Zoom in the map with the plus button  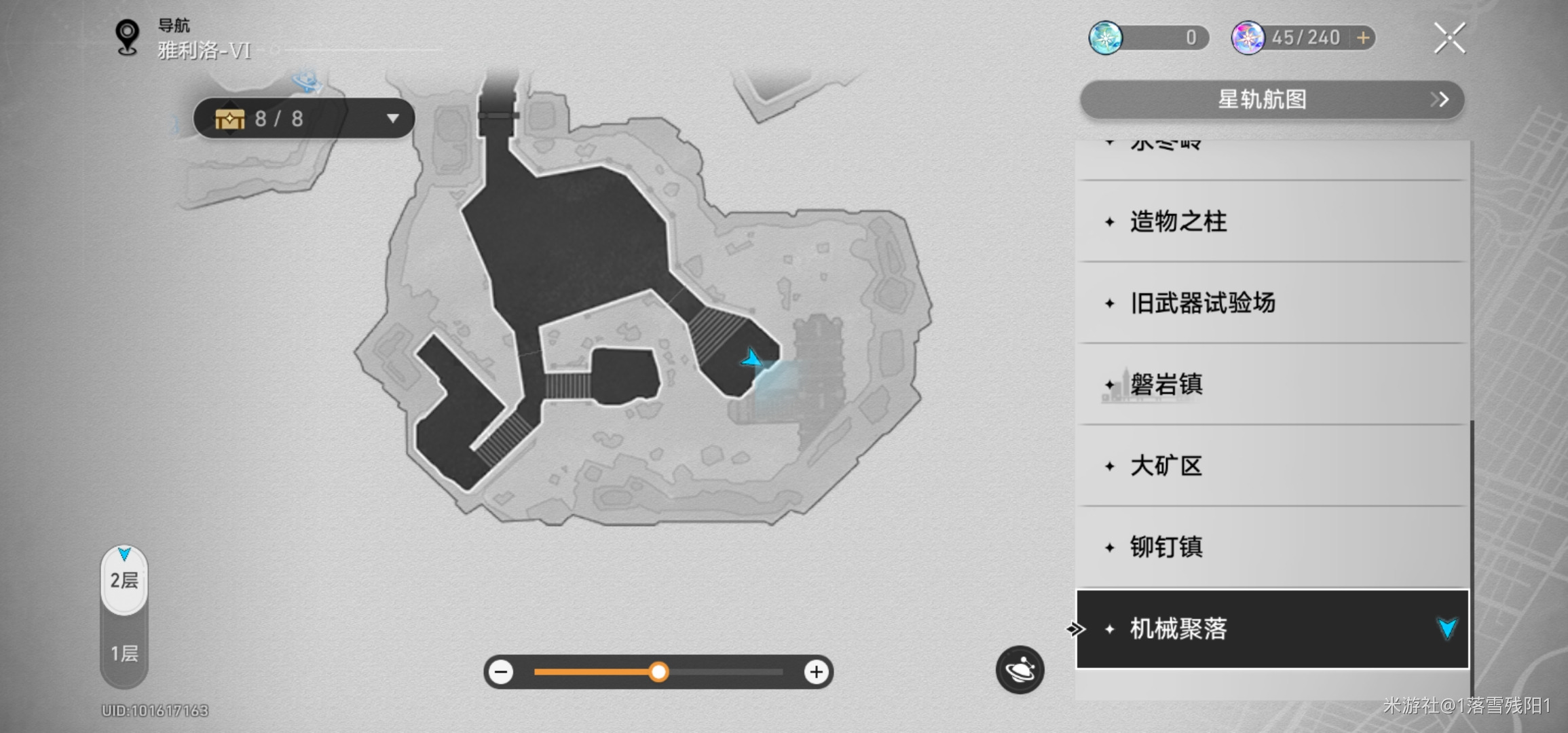pos(816,672)
